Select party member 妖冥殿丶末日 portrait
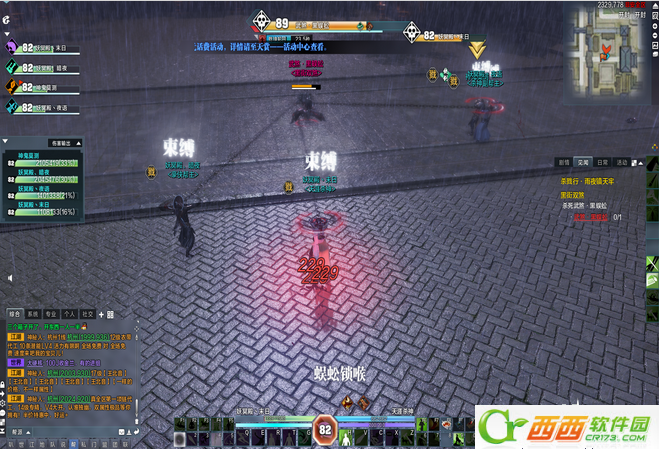 [12, 46]
